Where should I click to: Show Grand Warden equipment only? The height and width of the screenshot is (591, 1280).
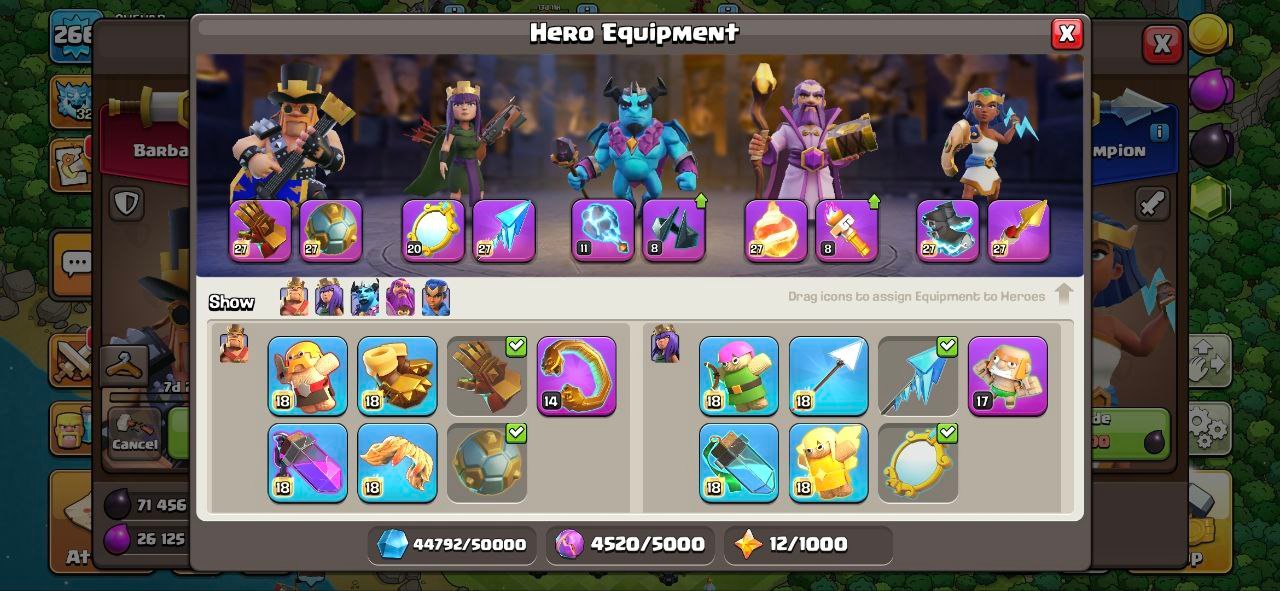(x=400, y=298)
